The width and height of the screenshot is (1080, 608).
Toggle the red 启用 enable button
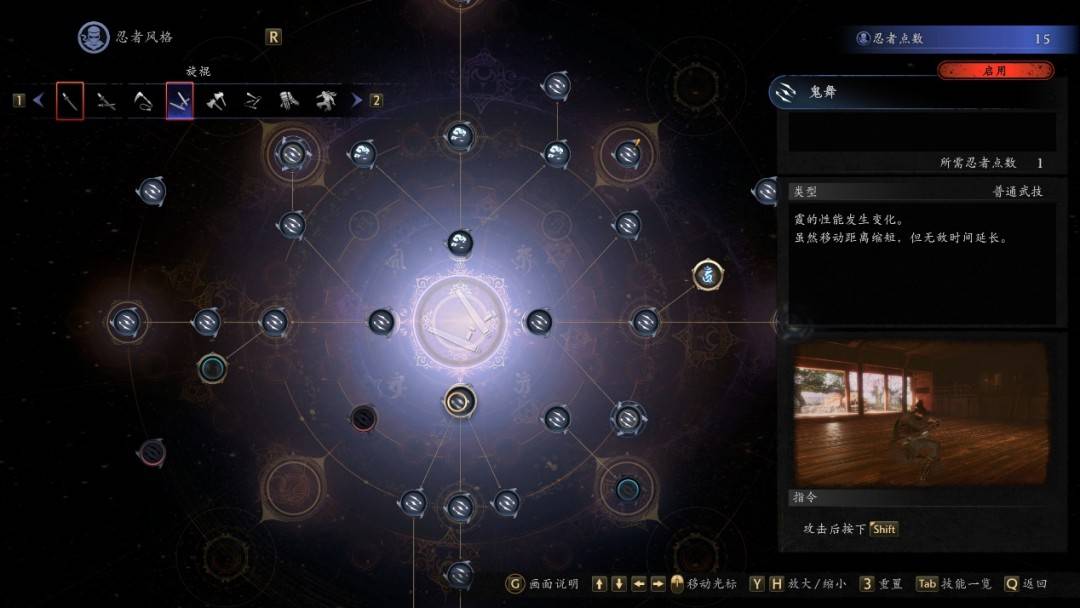click(994, 71)
